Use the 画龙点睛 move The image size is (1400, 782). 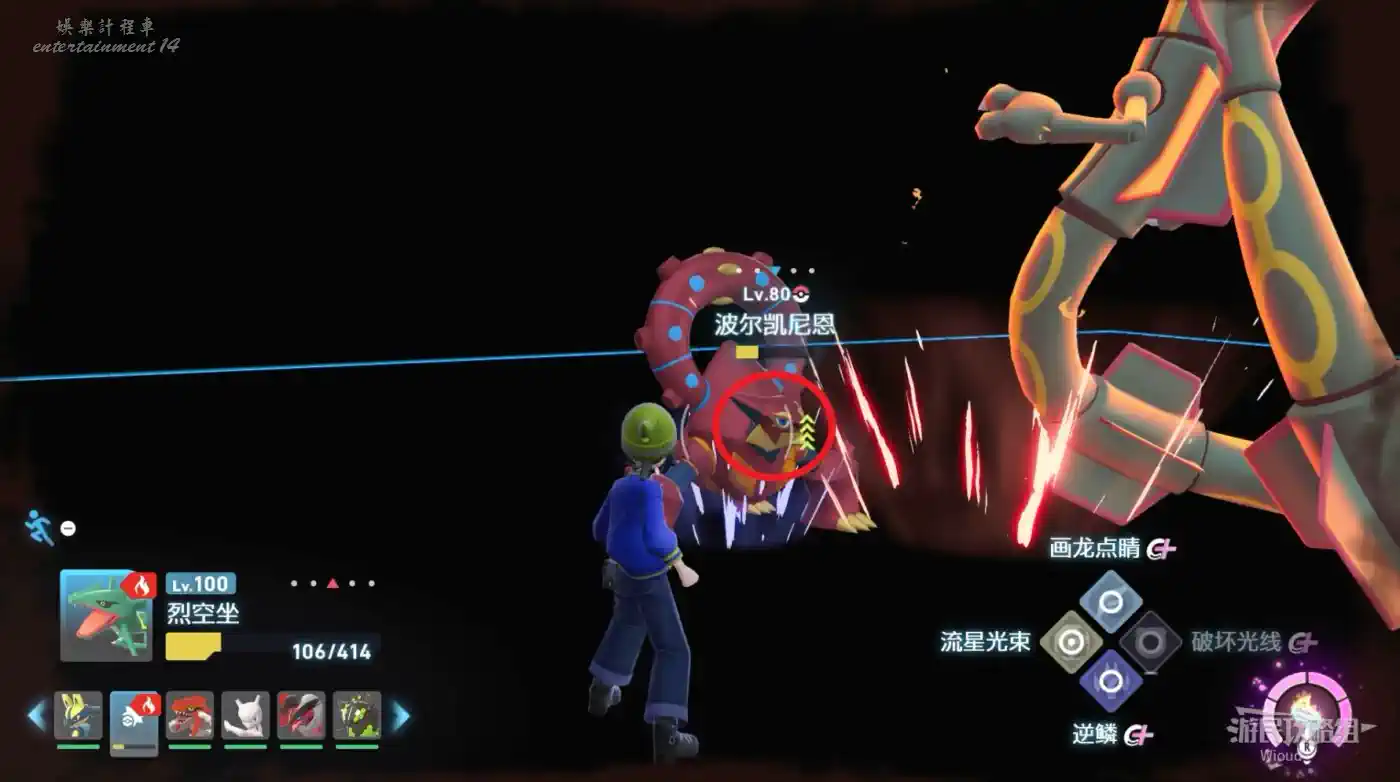coord(1110,601)
